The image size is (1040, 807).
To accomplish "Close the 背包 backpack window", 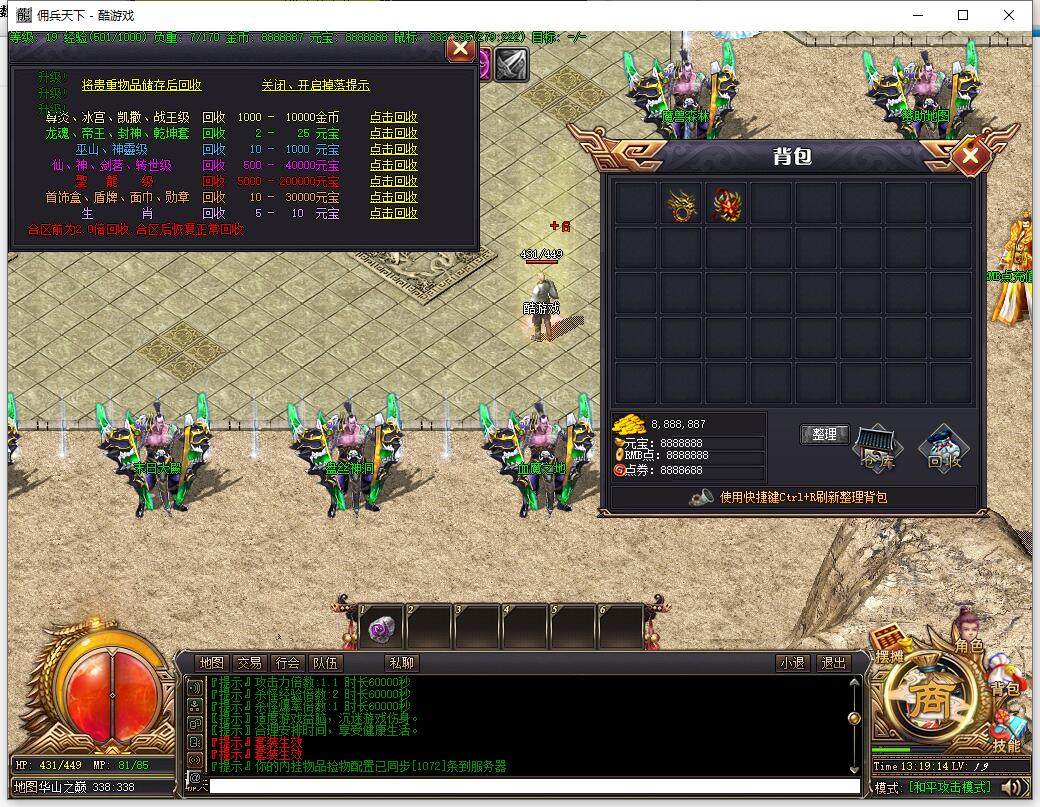I will click(970, 155).
